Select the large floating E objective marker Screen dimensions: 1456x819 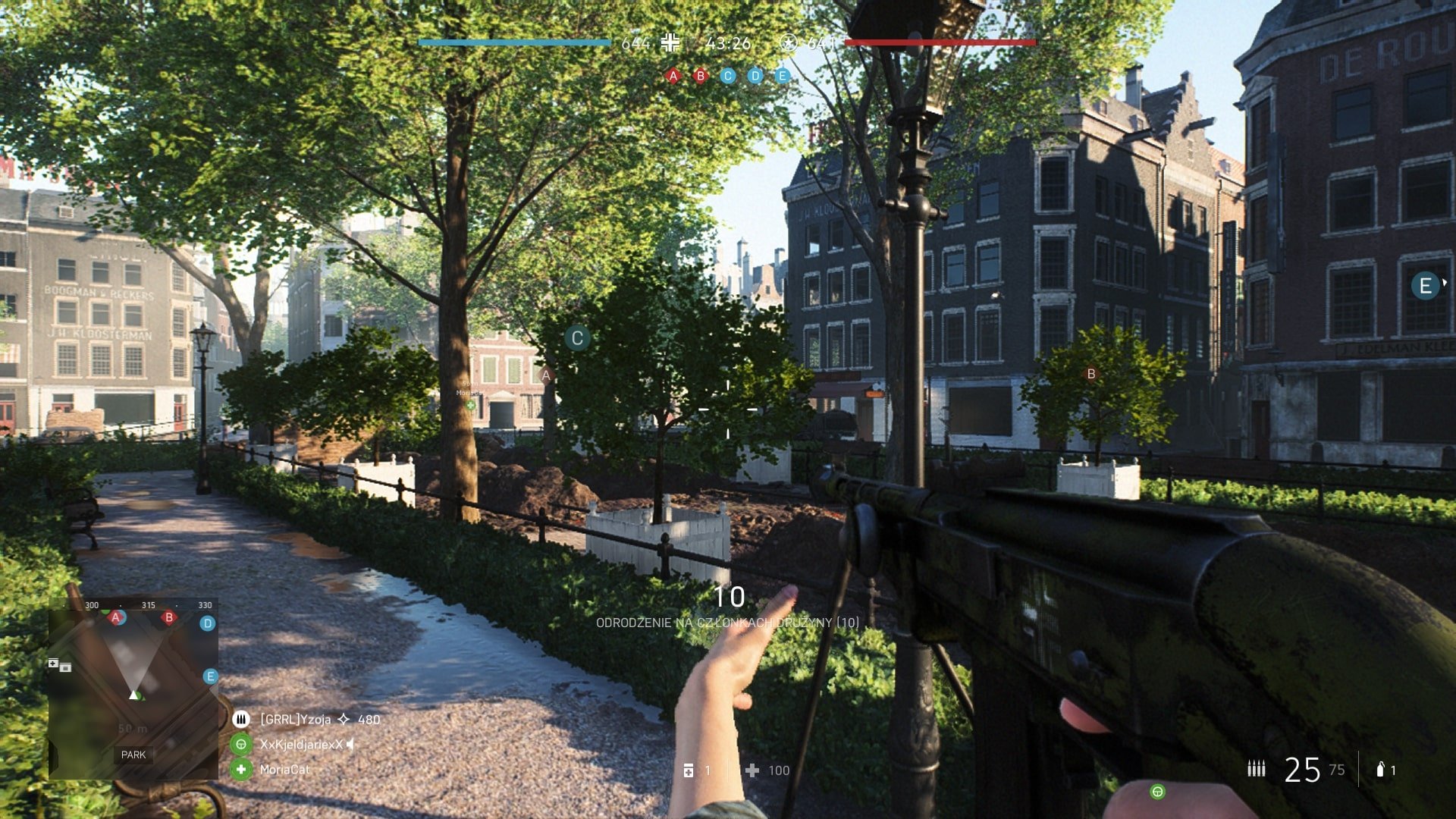[x=1425, y=286]
